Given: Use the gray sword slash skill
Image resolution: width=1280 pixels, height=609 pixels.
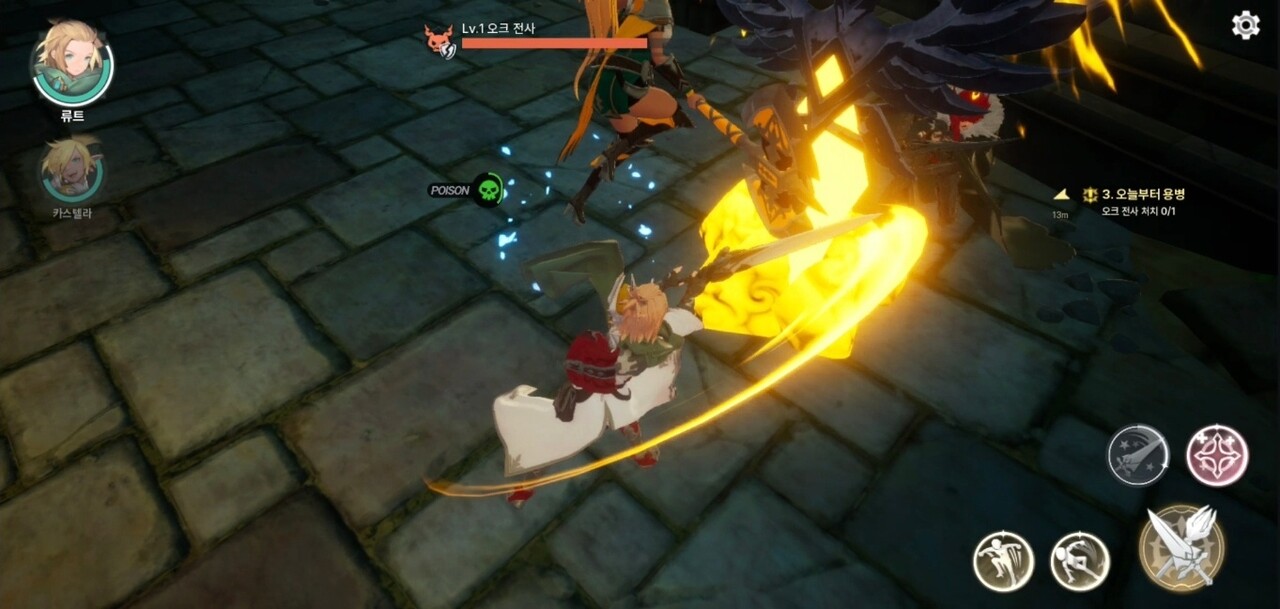Looking at the screenshot, I should [x=1138, y=455].
